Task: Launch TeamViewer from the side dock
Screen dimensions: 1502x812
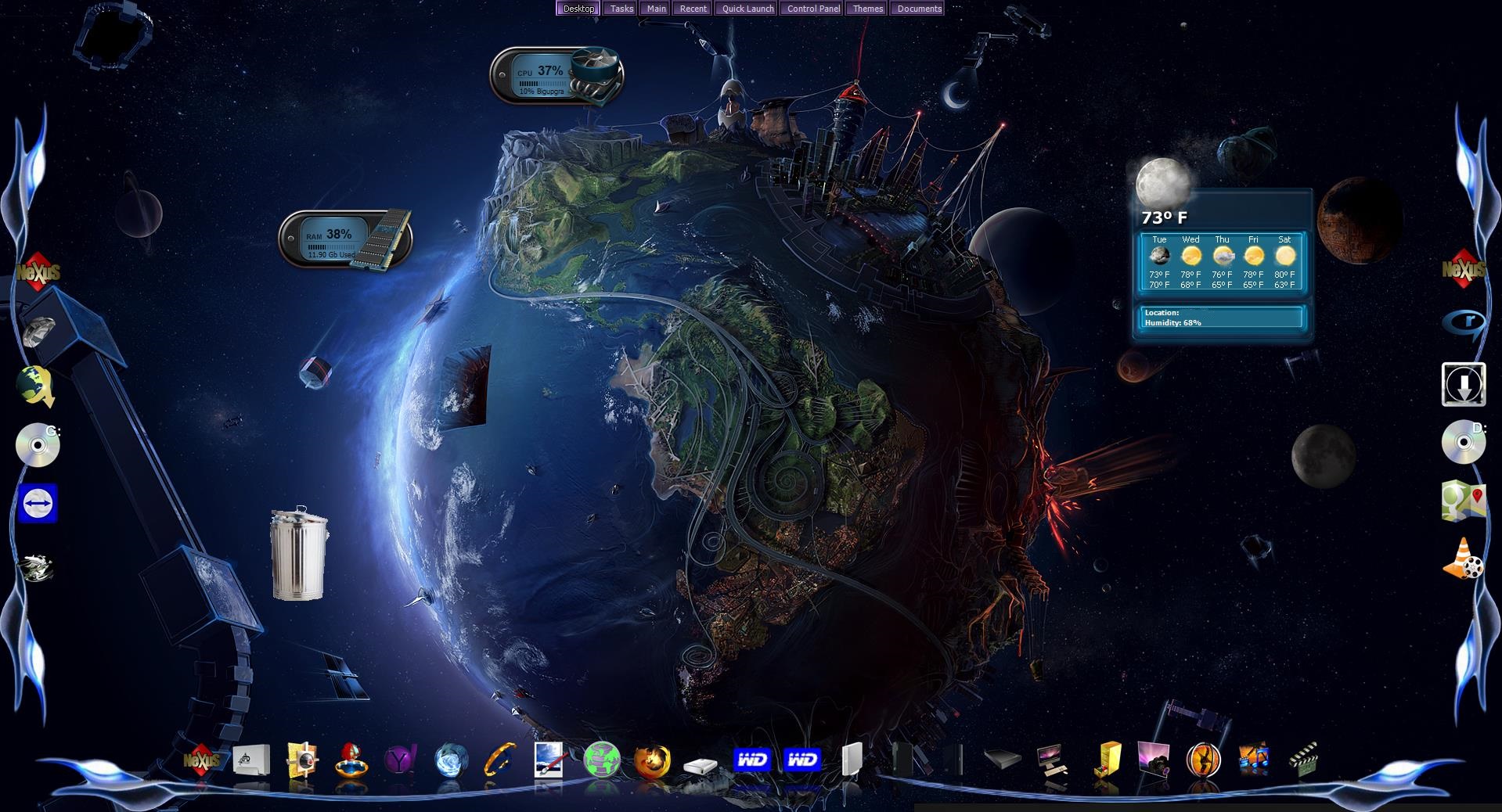Action: [x=37, y=504]
